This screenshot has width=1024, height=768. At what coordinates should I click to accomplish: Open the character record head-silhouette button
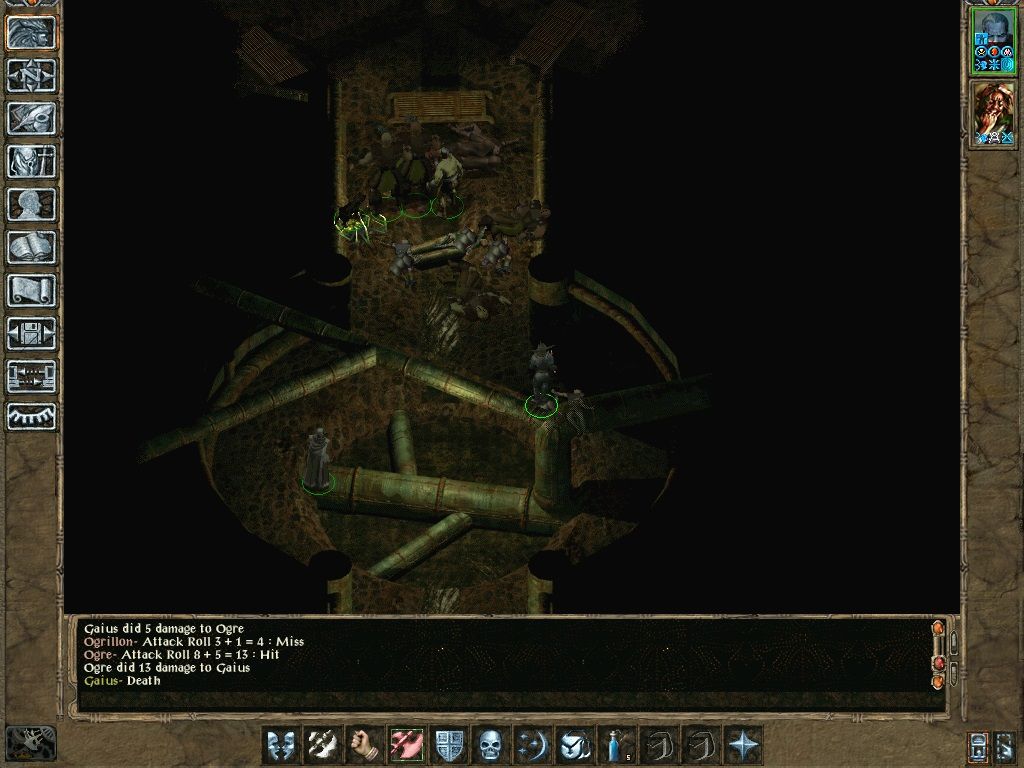[32, 204]
